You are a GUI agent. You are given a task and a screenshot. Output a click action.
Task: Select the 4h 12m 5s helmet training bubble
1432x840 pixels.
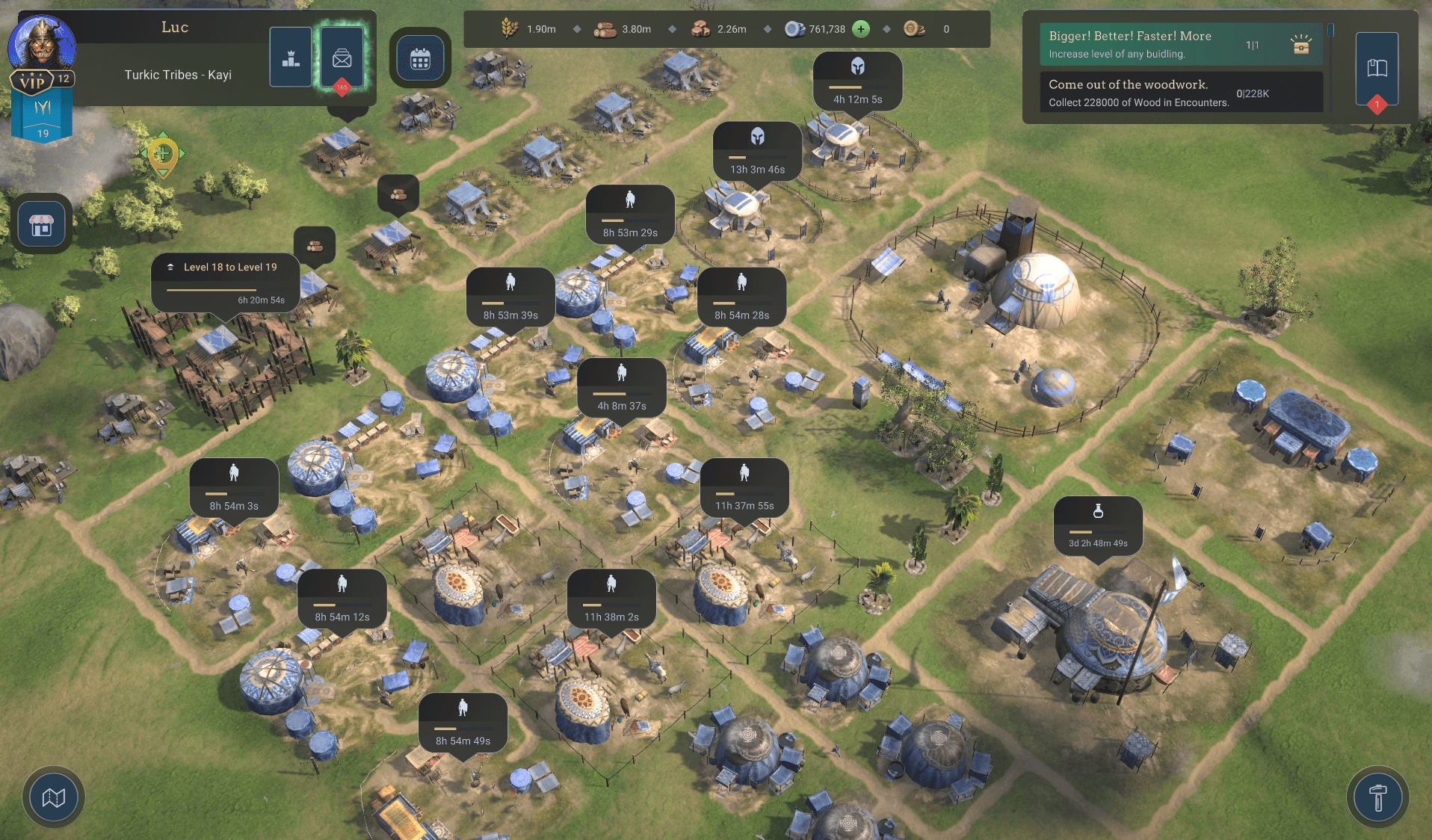point(857,81)
